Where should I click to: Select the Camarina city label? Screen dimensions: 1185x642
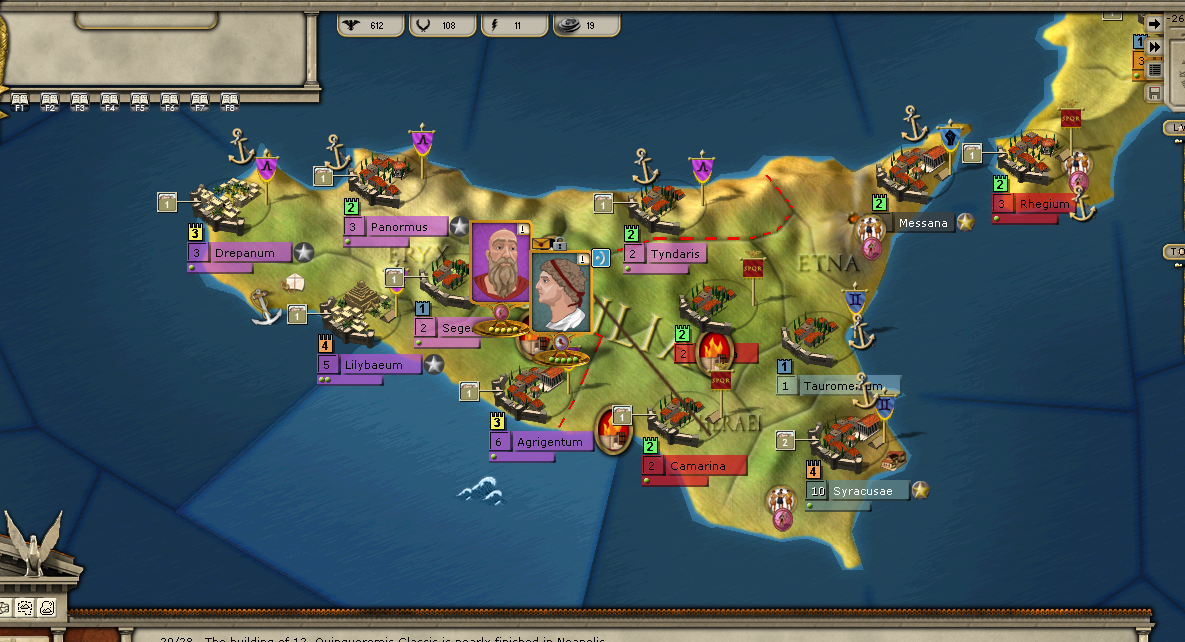(696, 466)
